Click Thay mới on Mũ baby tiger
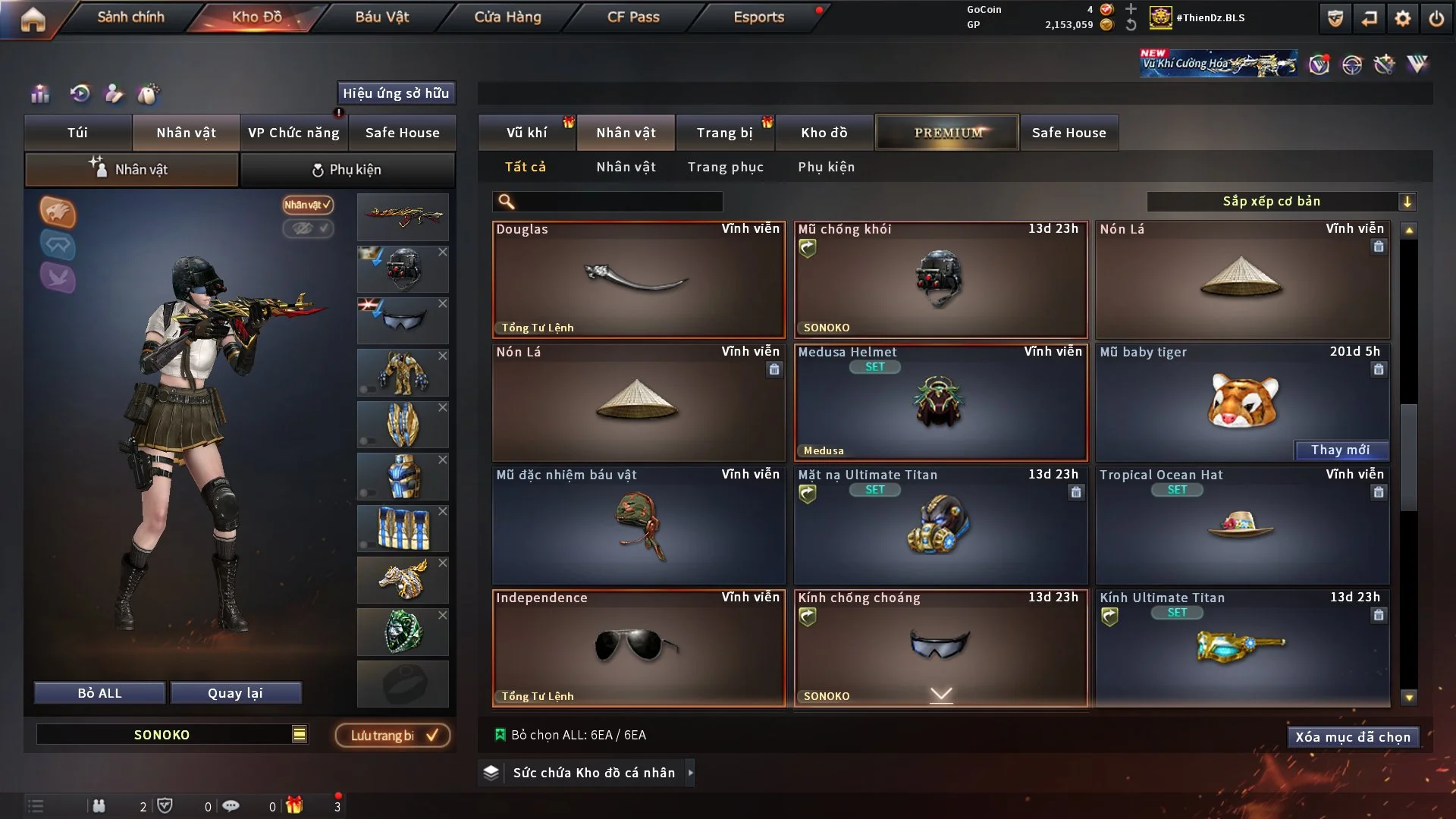The width and height of the screenshot is (1456, 819). coord(1340,450)
